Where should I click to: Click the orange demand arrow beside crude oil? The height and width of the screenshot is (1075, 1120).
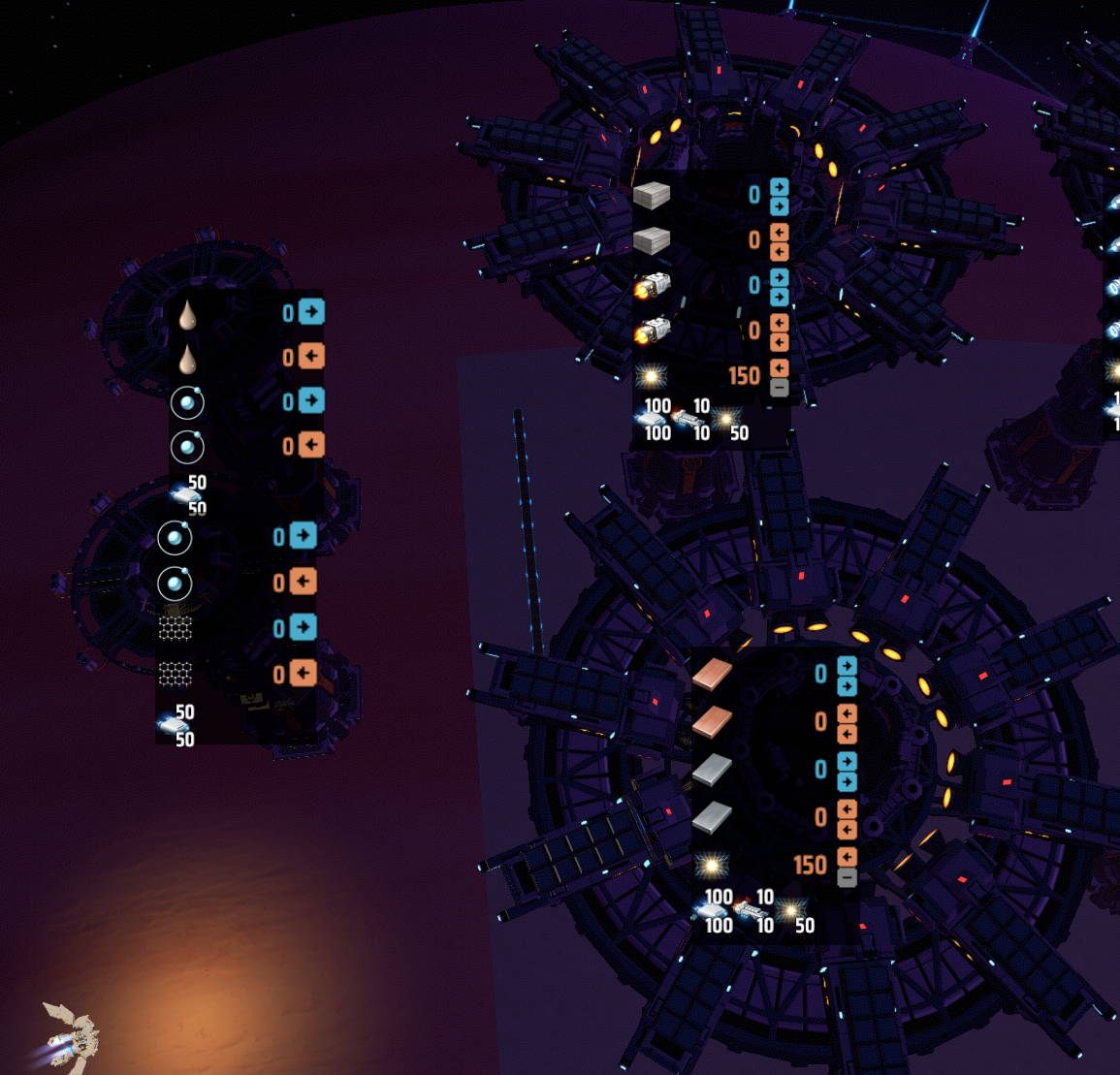[310, 357]
